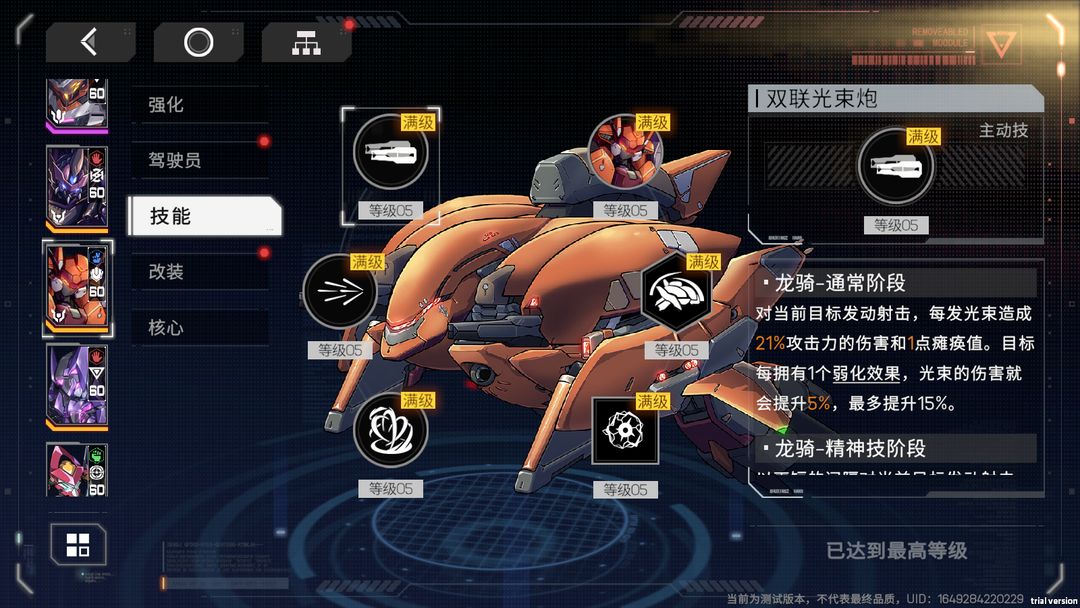Pick the red mech thumbnail
This screenshot has width=1080, height=608.
click(x=77, y=468)
